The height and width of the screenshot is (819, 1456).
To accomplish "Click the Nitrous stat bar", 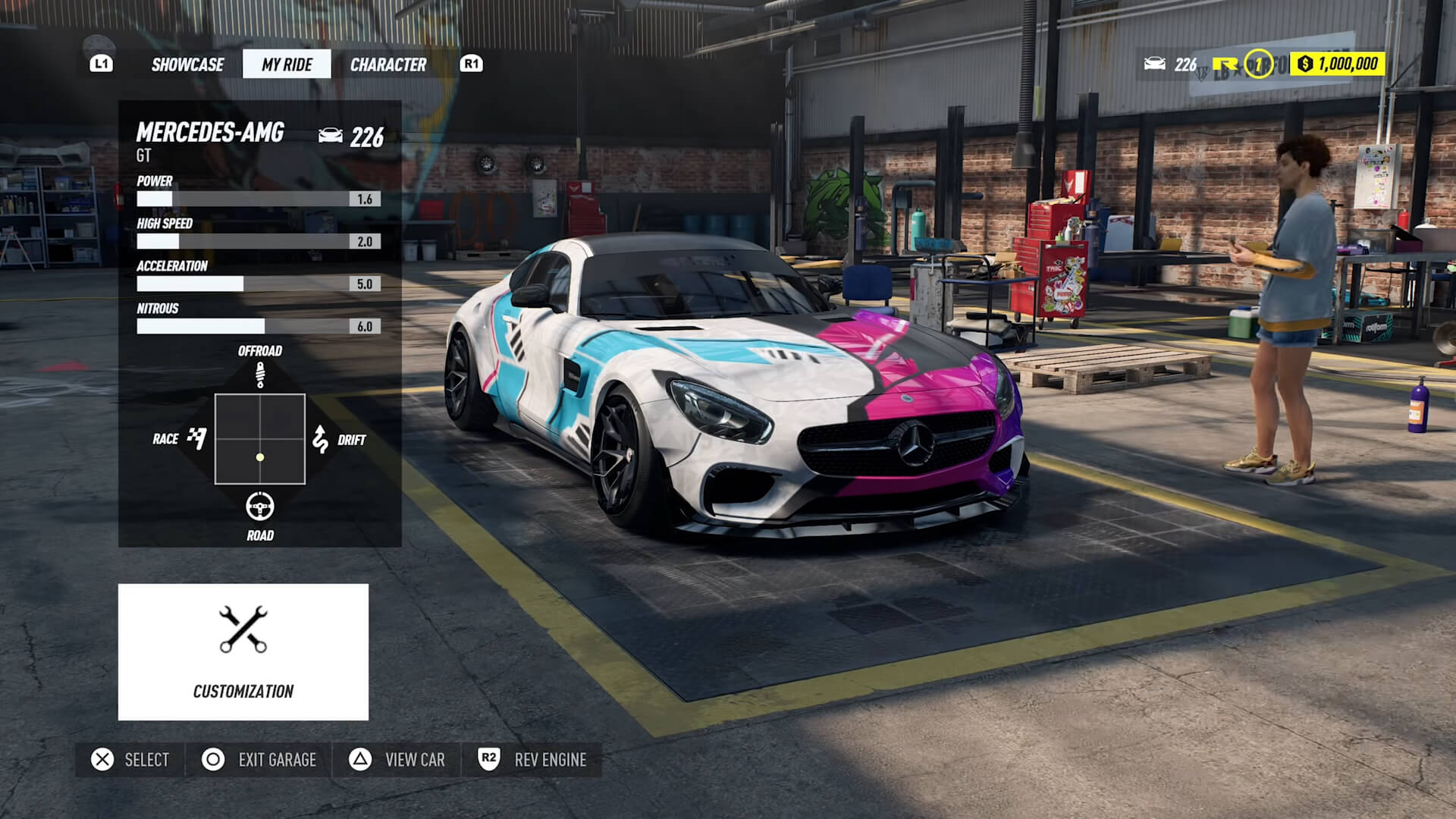I will [258, 326].
